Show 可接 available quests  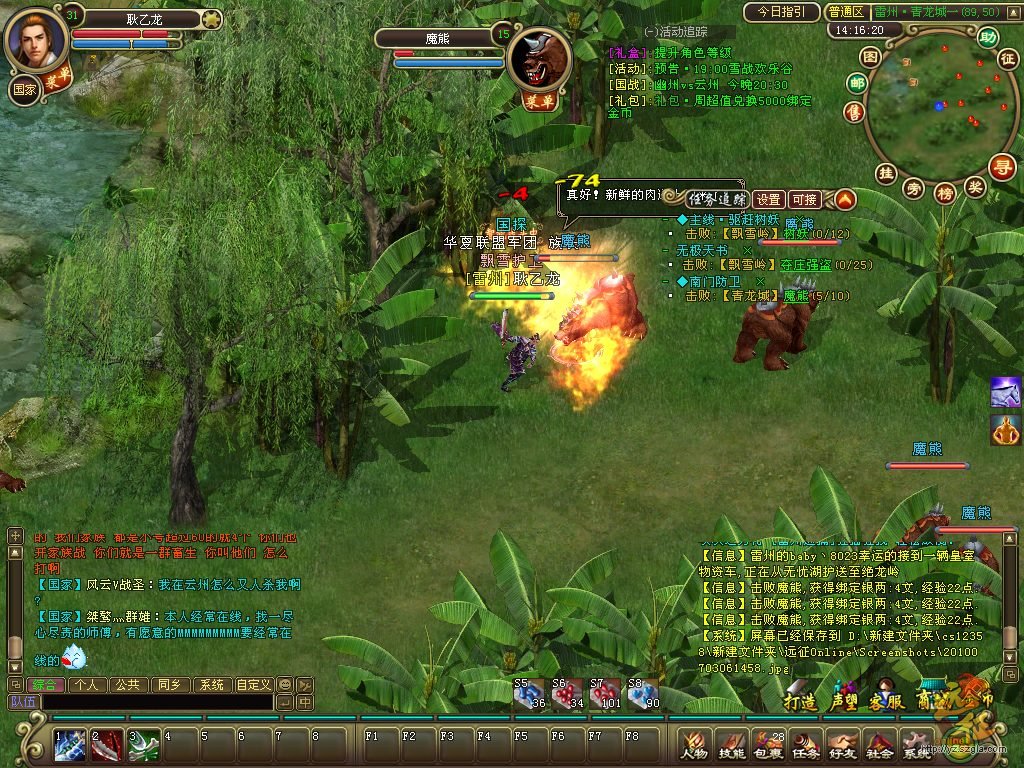pos(804,199)
